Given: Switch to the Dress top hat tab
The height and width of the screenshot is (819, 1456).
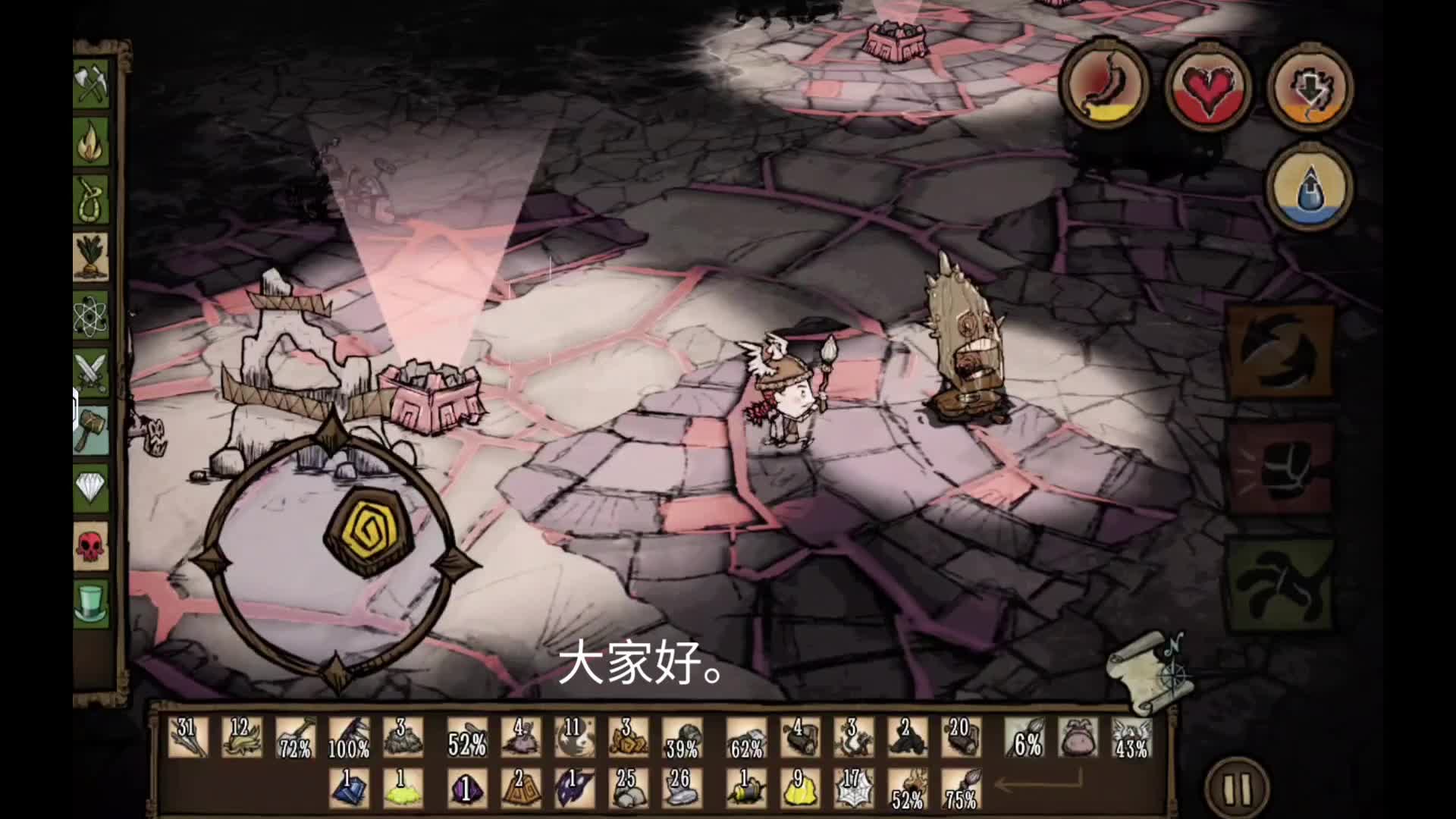Looking at the screenshot, I should click(x=92, y=603).
